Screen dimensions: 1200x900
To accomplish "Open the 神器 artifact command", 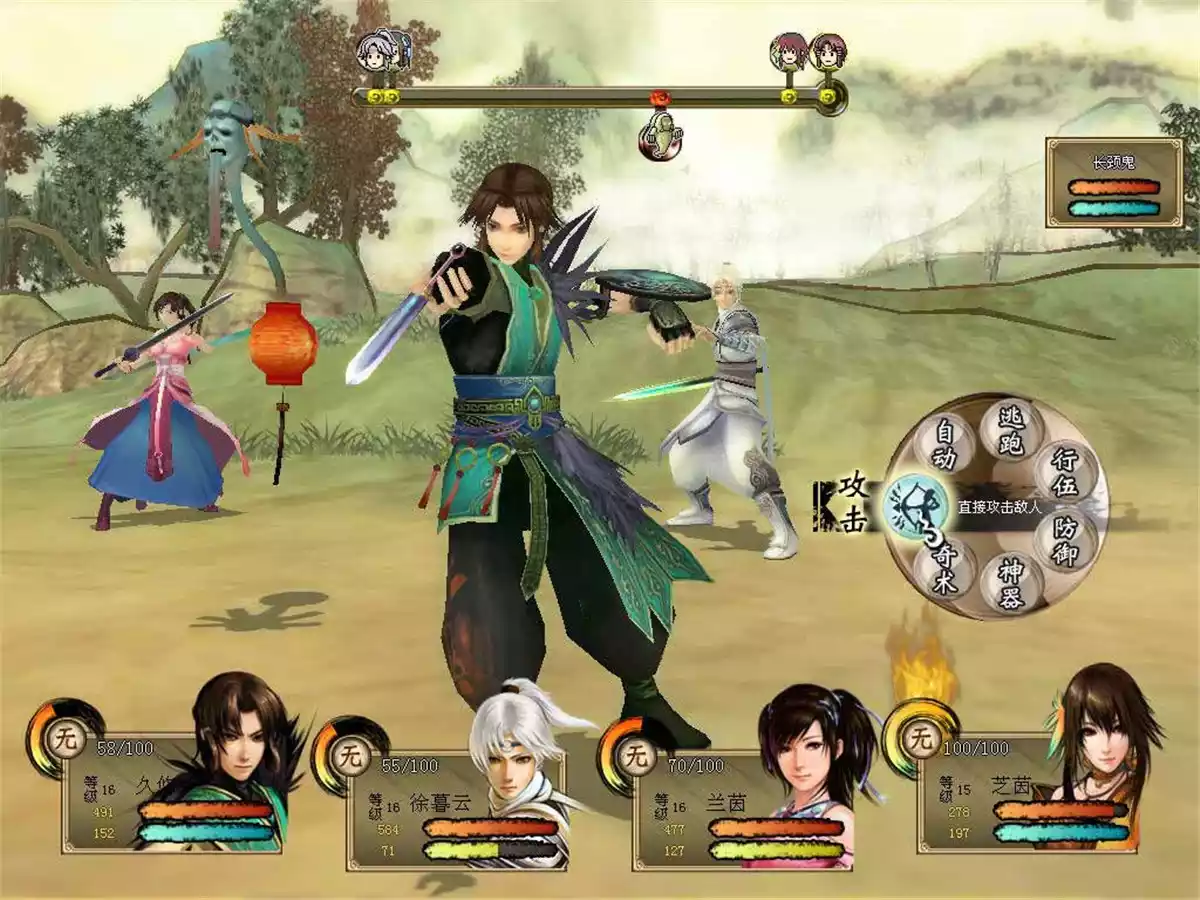I will [1010, 582].
